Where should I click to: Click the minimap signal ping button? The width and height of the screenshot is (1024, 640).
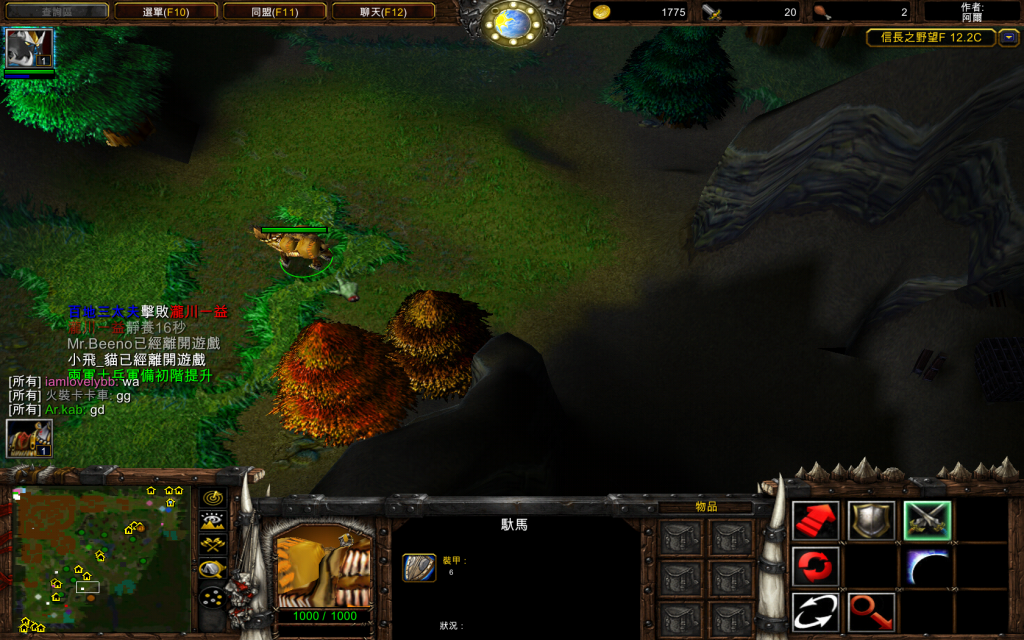coord(212,497)
